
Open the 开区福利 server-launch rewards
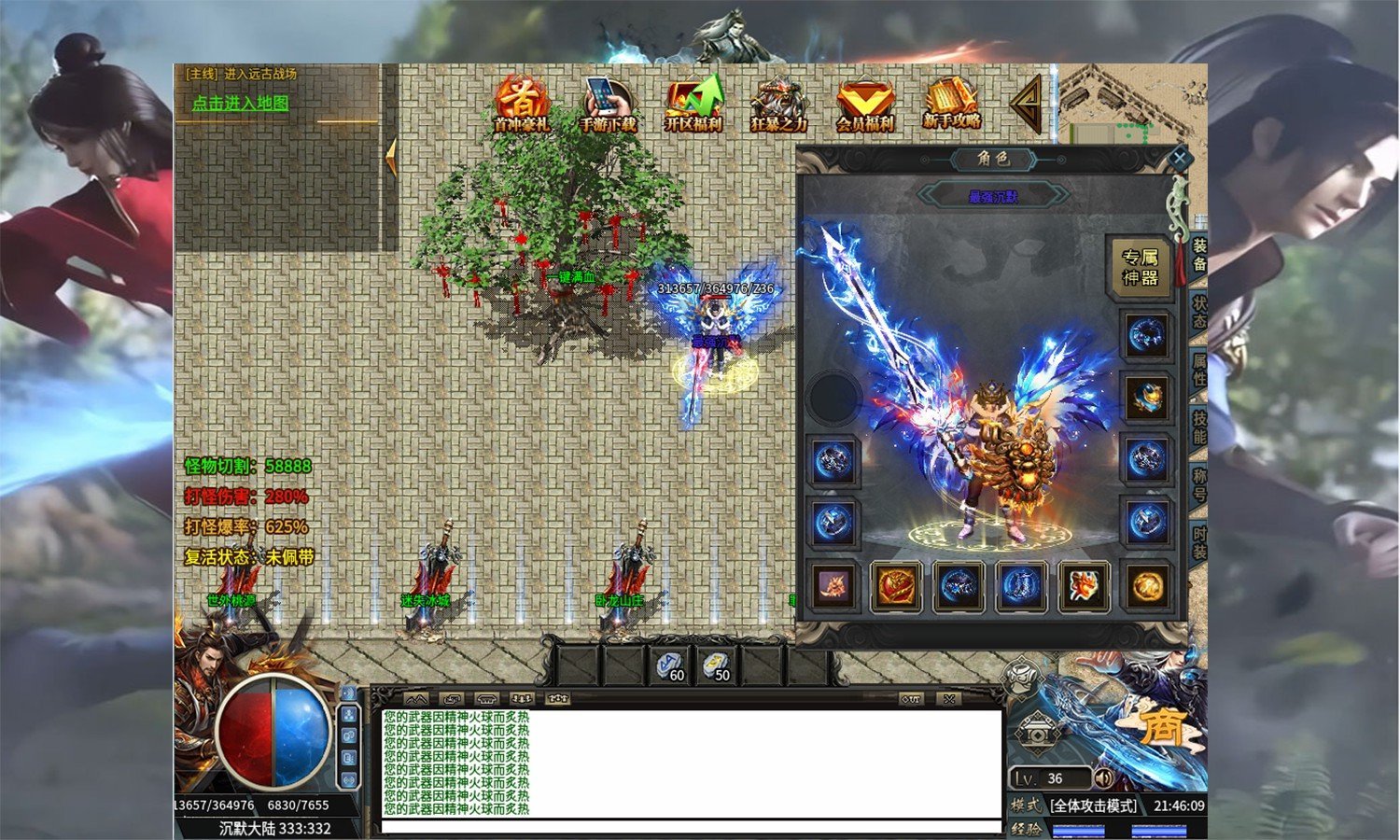(693, 104)
